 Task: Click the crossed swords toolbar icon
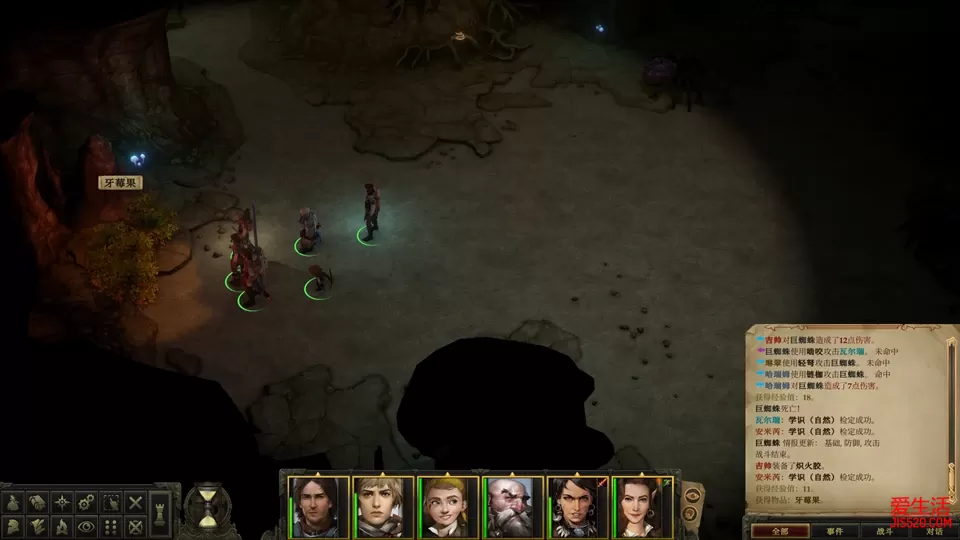pos(135,501)
